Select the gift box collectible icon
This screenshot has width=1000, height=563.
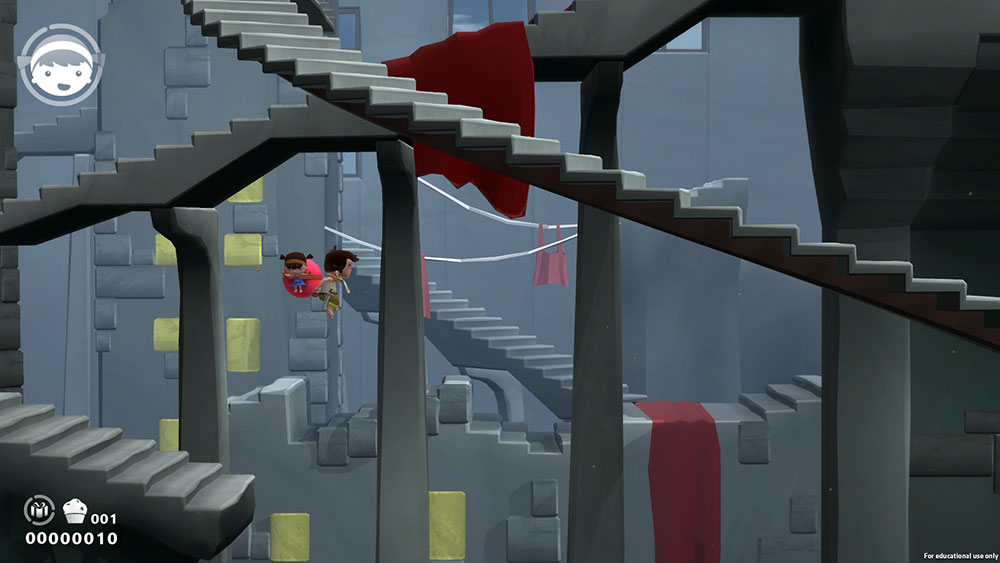[38, 511]
